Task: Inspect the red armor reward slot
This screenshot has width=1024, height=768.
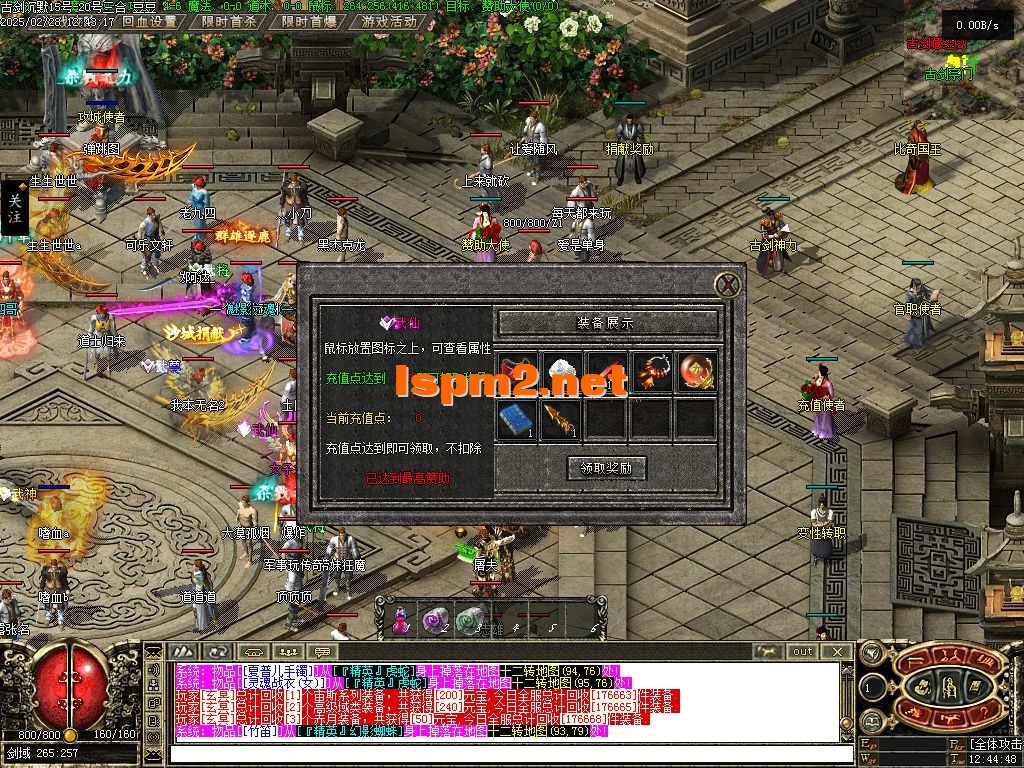Action: point(517,372)
